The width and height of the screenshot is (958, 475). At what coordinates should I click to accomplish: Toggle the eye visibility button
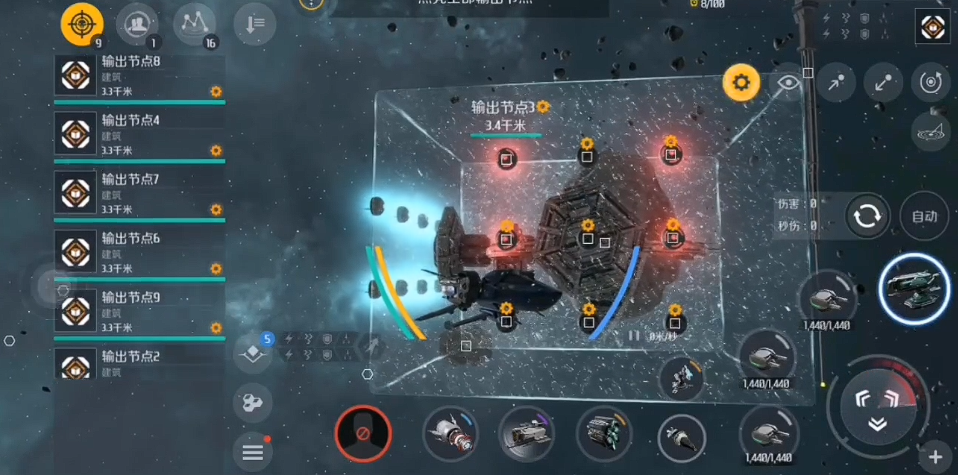(789, 83)
